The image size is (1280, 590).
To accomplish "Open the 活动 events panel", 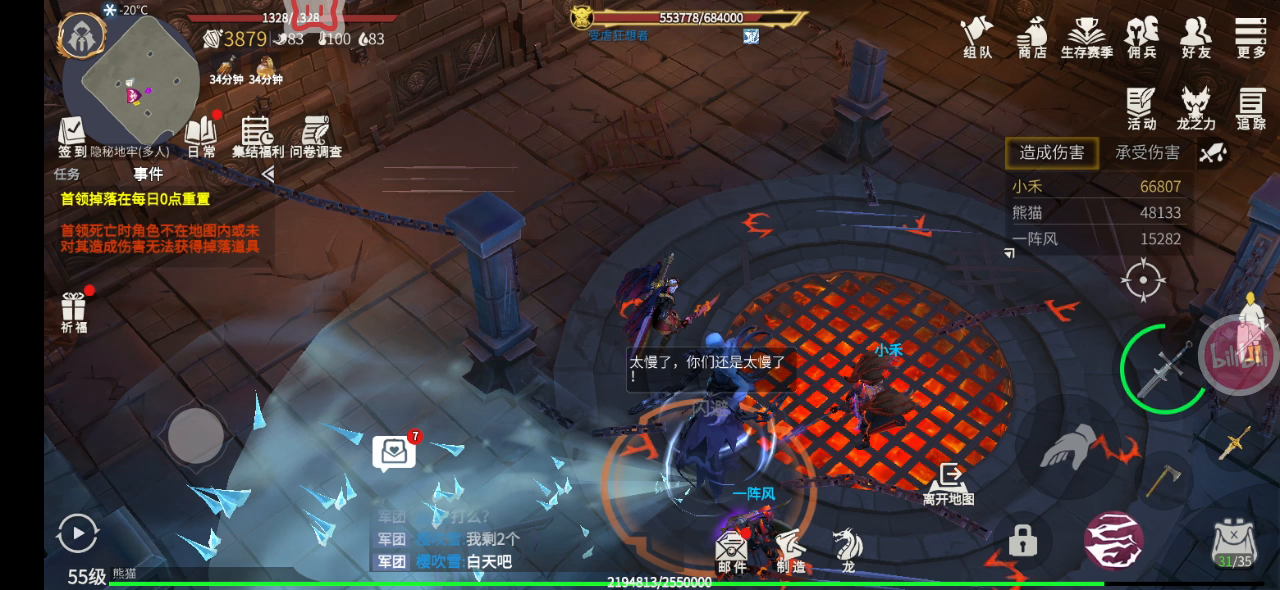I will tap(1141, 107).
